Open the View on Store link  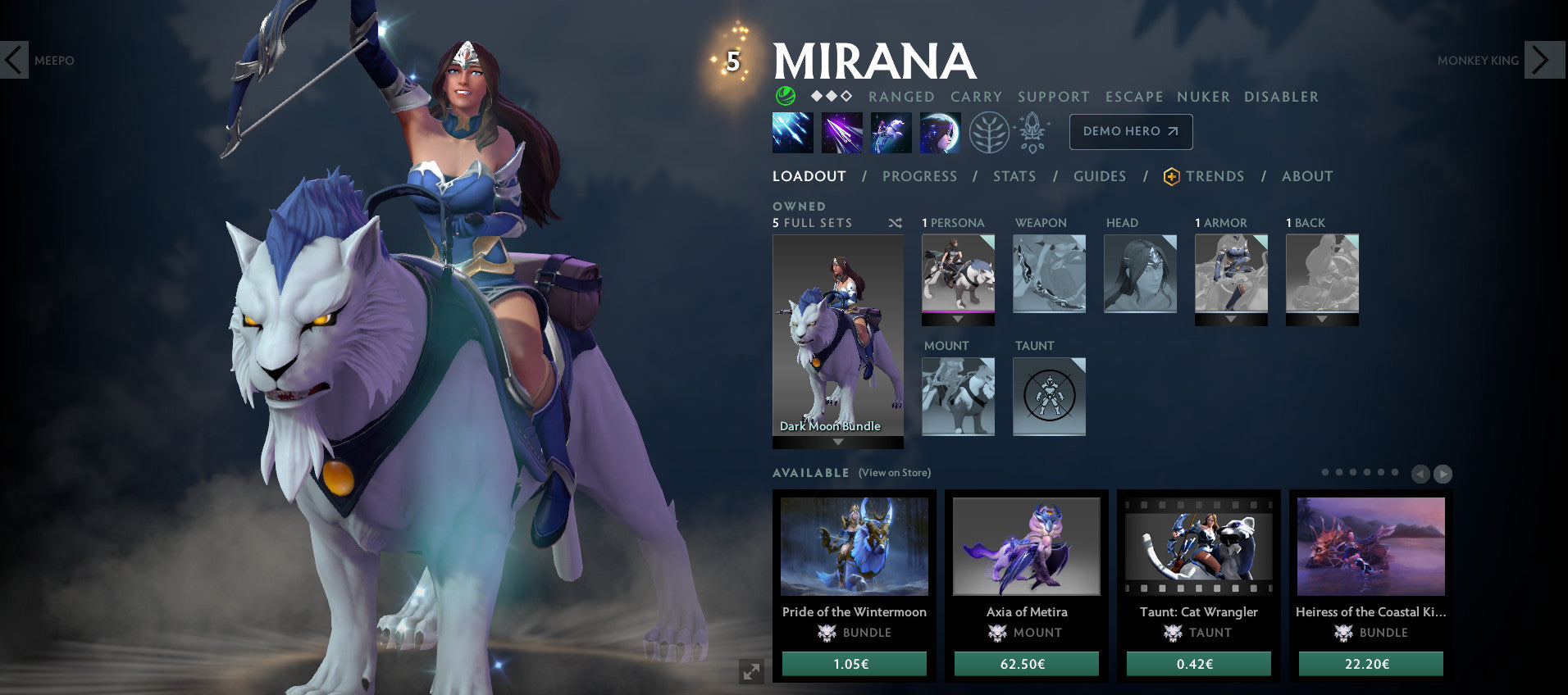click(x=894, y=473)
